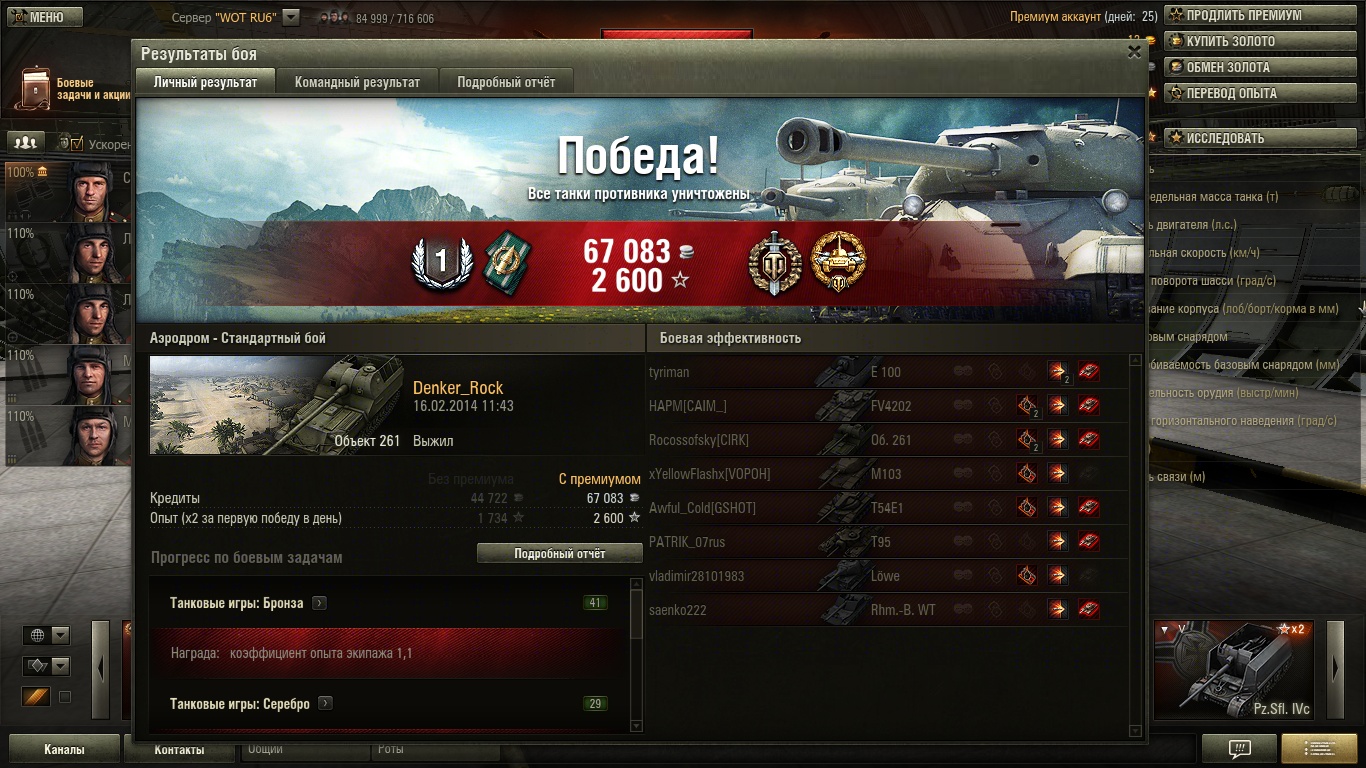Open the server selection dropdown

click(291, 17)
